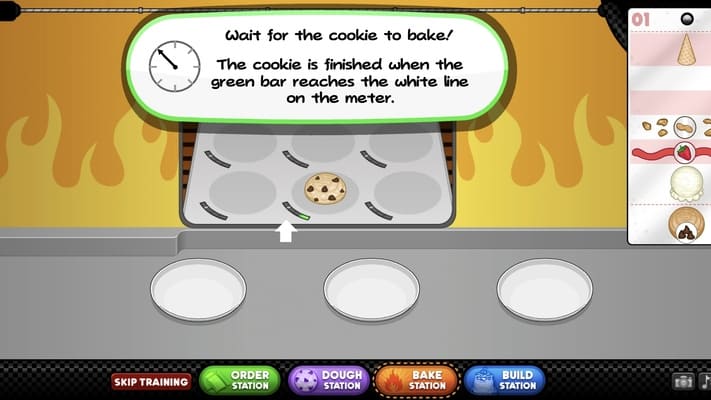Viewport: 711px width, 400px height.
Task: Switch to the Order Station
Action: click(239, 381)
